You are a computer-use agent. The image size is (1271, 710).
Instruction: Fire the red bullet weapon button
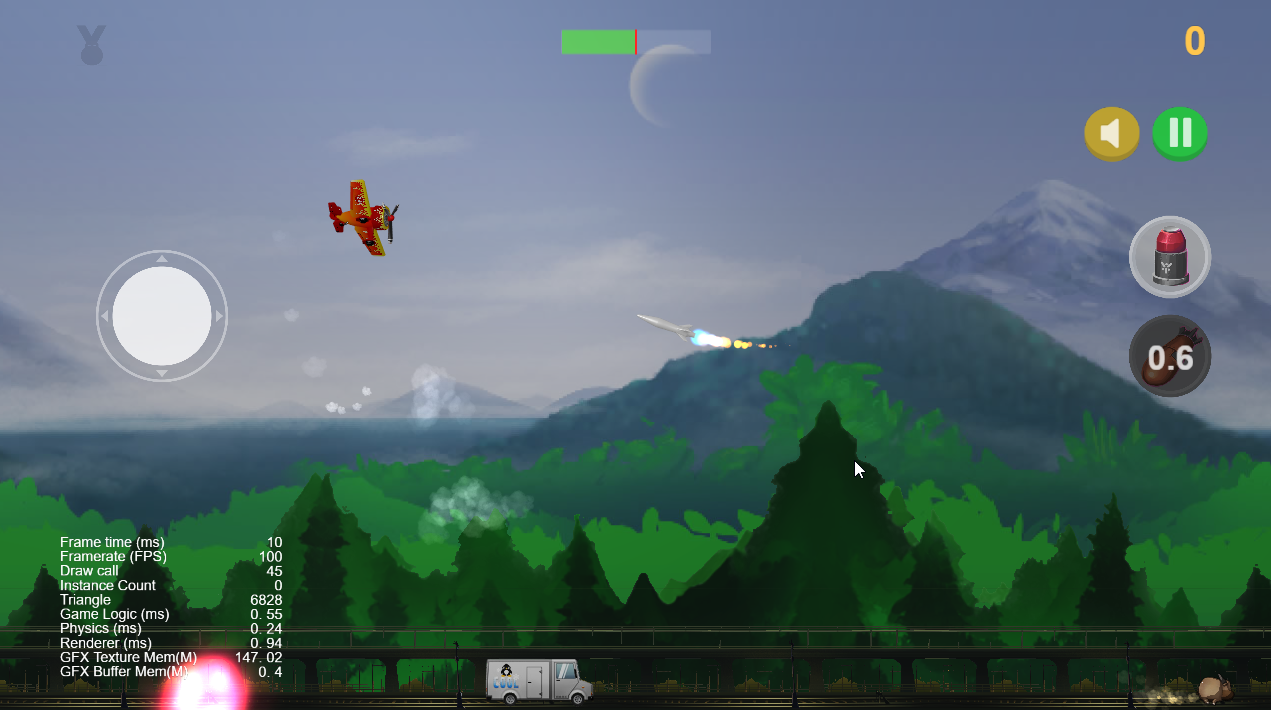pyautogui.click(x=1169, y=257)
